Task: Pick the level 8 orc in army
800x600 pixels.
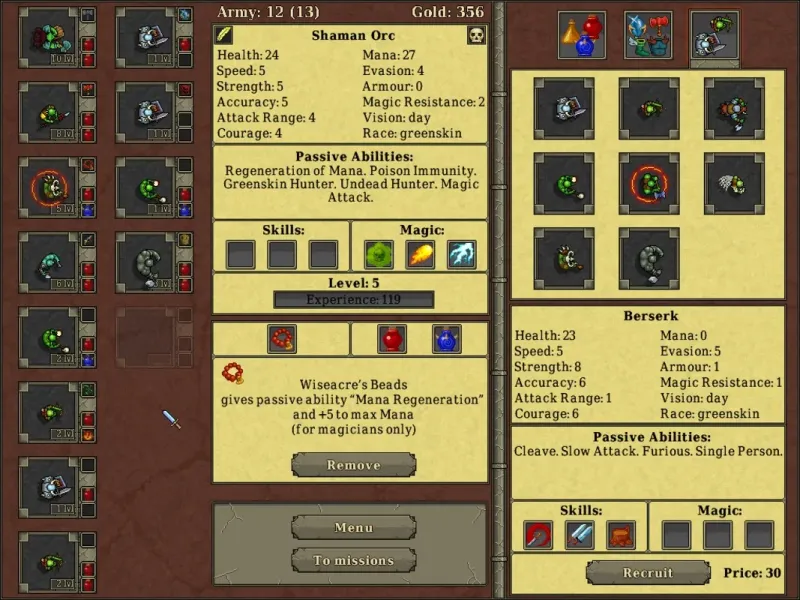Action: 49,112
